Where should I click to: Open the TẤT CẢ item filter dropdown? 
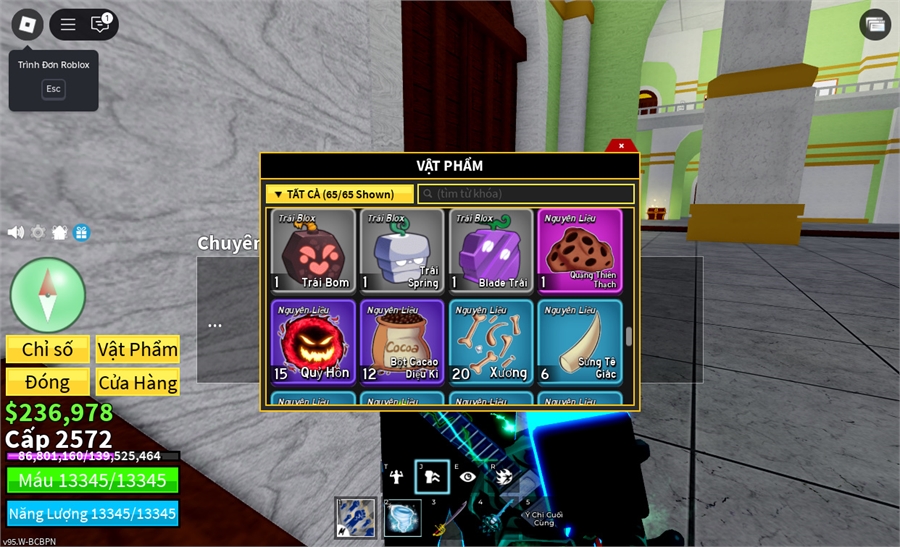coord(339,194)
